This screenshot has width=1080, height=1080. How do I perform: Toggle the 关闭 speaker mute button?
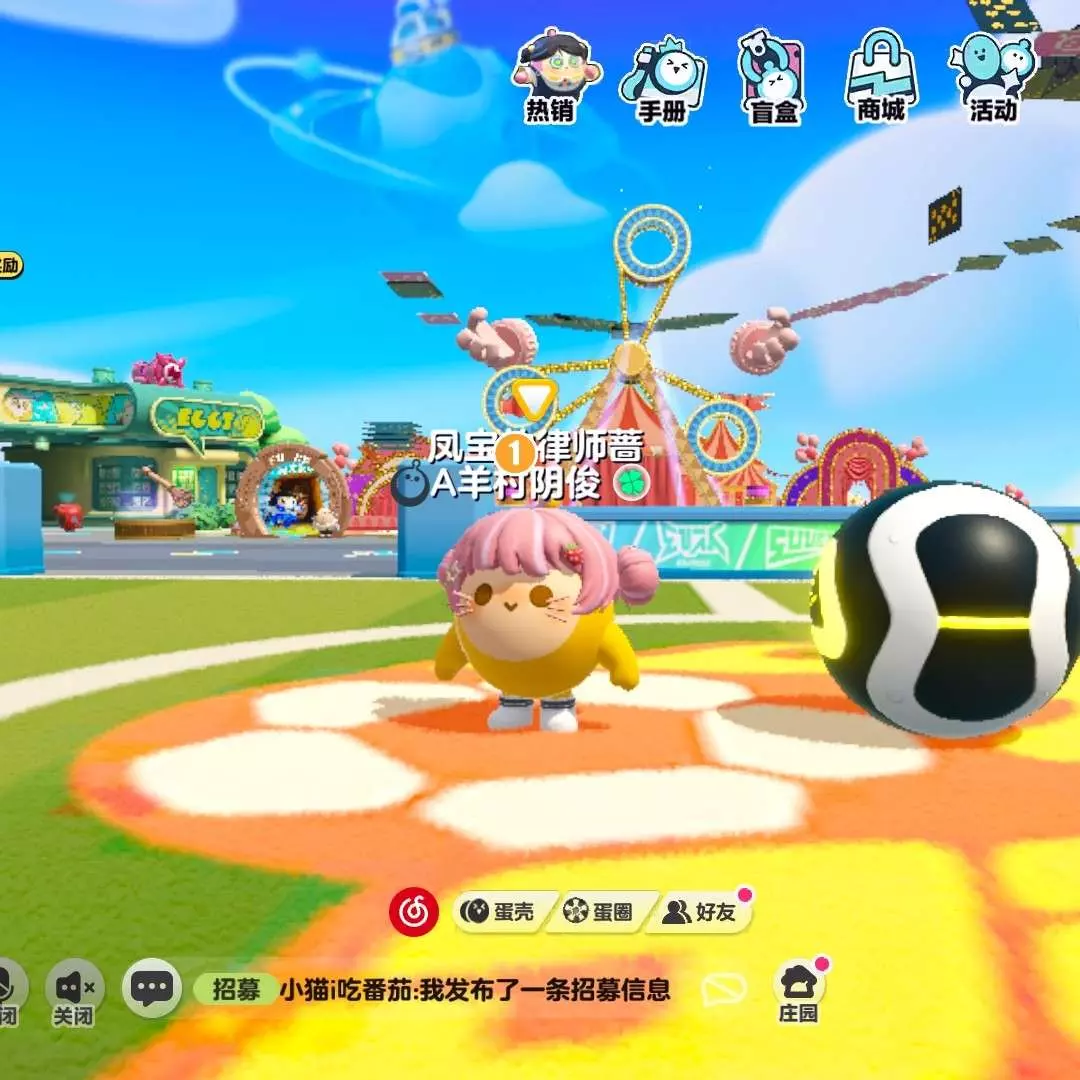75,990
